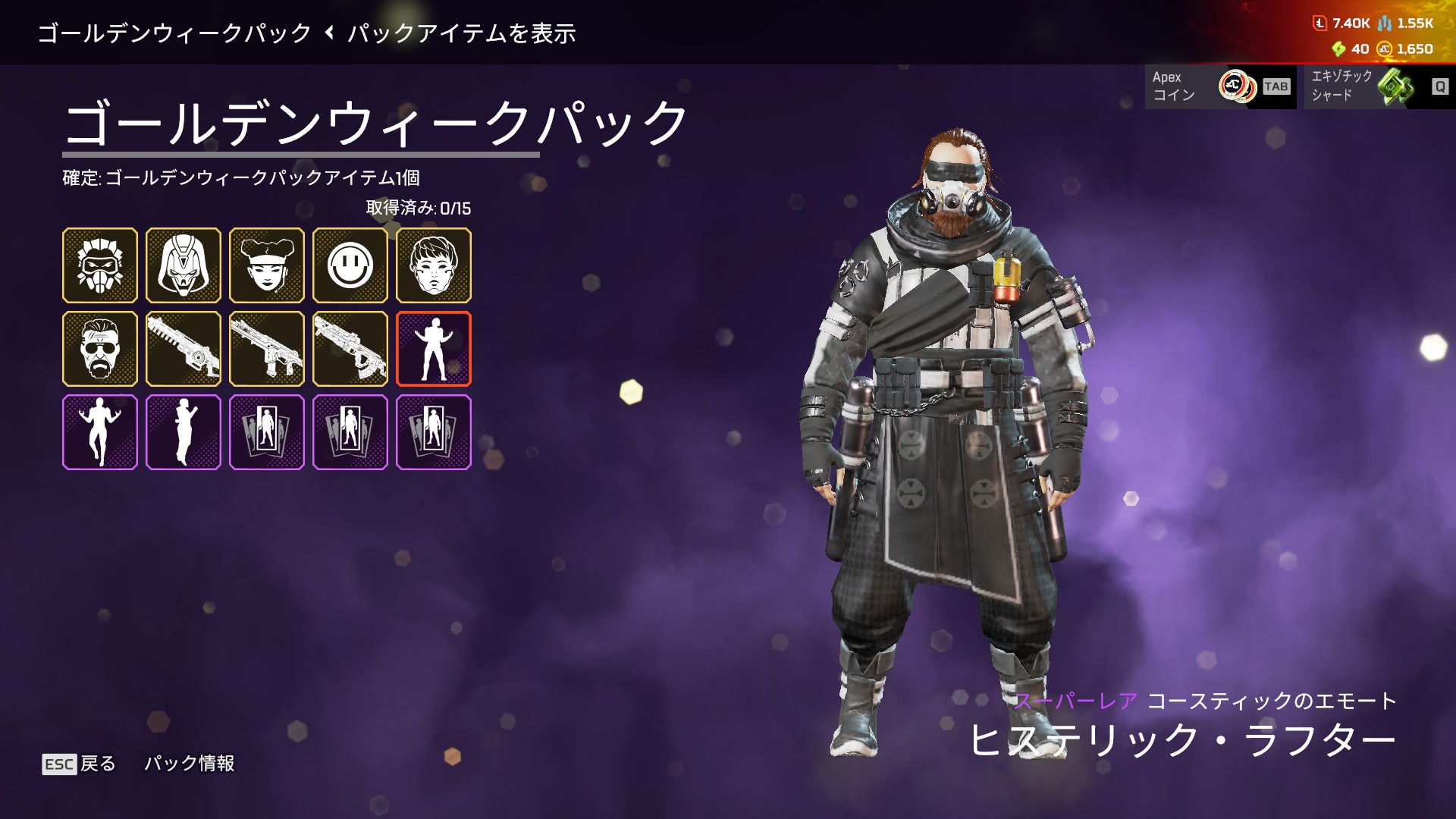Select the side-profile standing emote tile
Screen dimensions: 1456x819
(184, 432)
